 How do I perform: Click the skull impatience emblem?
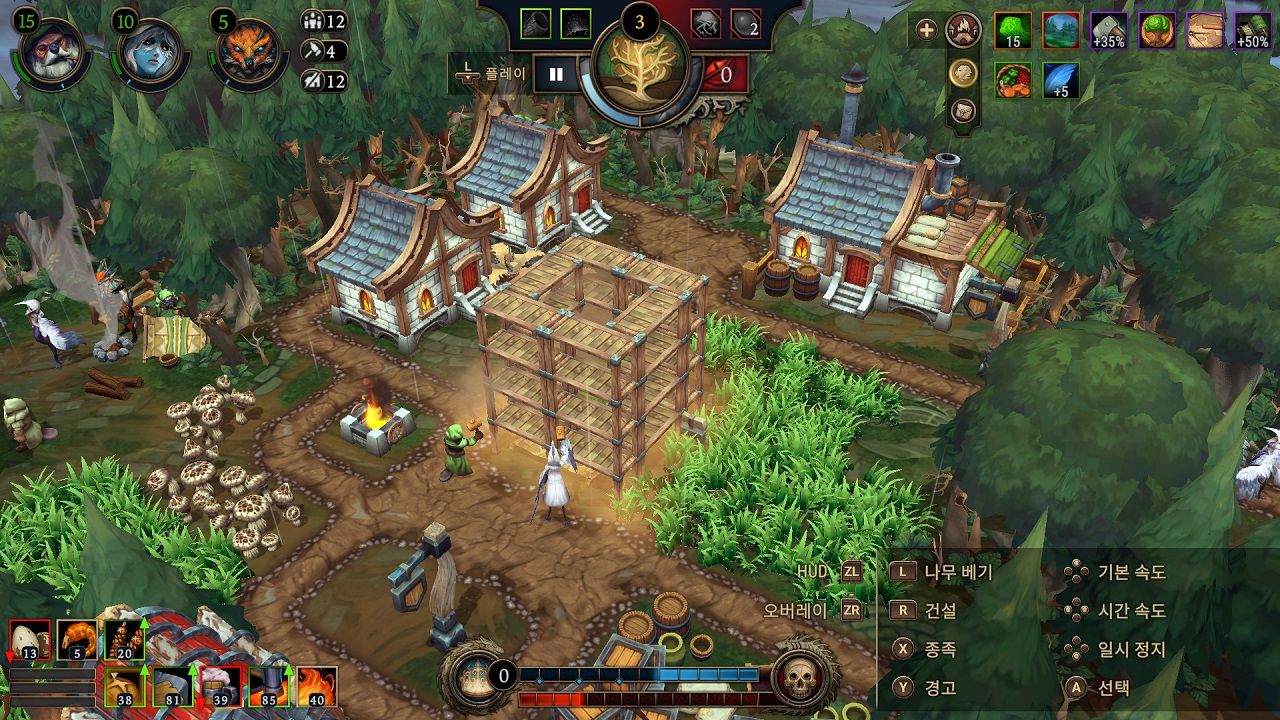coord(799,679)
